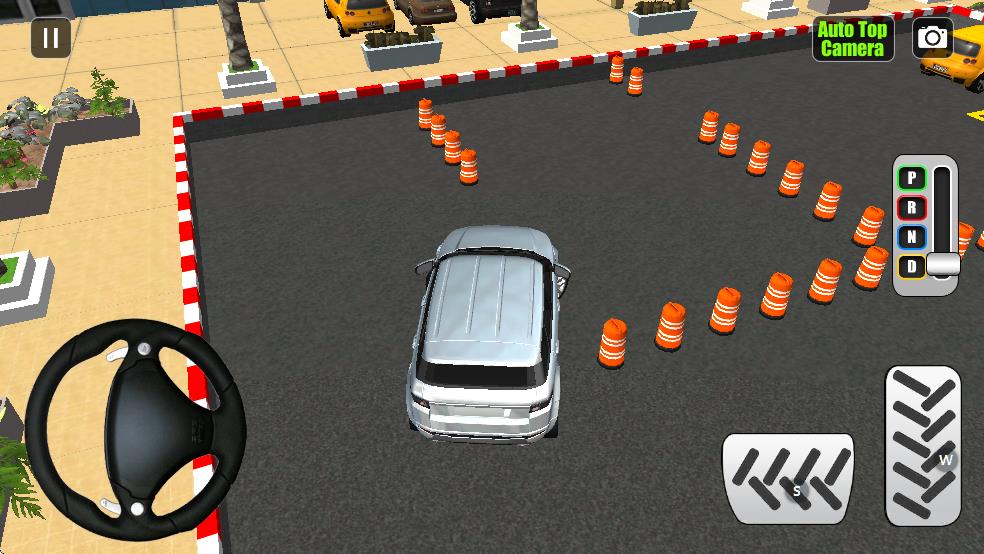Switch view with the camera icon
This screenshot has height=554, width=984.
[x=932, y=39]
